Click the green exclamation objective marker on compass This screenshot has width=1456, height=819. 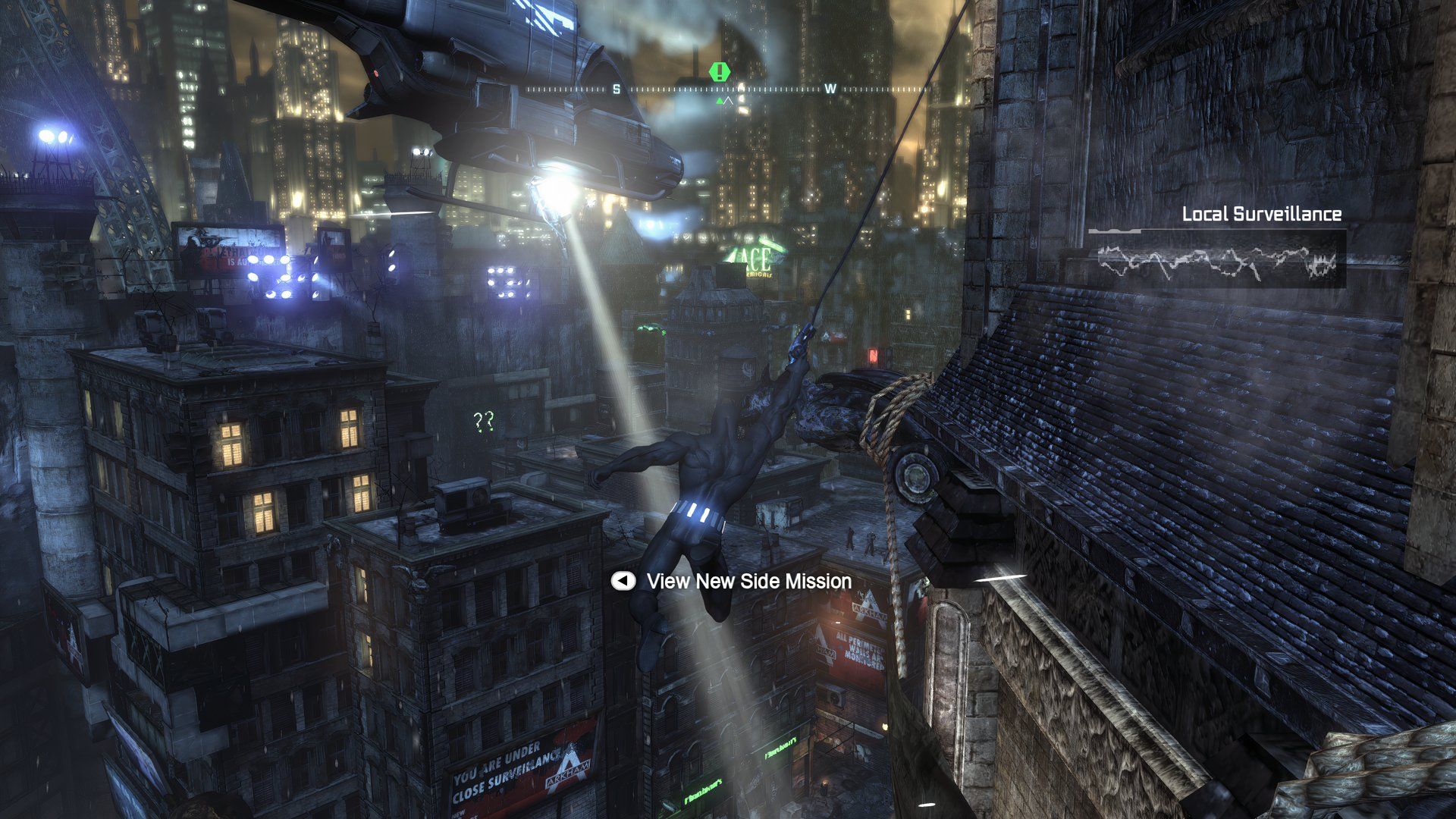pos(718,72)
